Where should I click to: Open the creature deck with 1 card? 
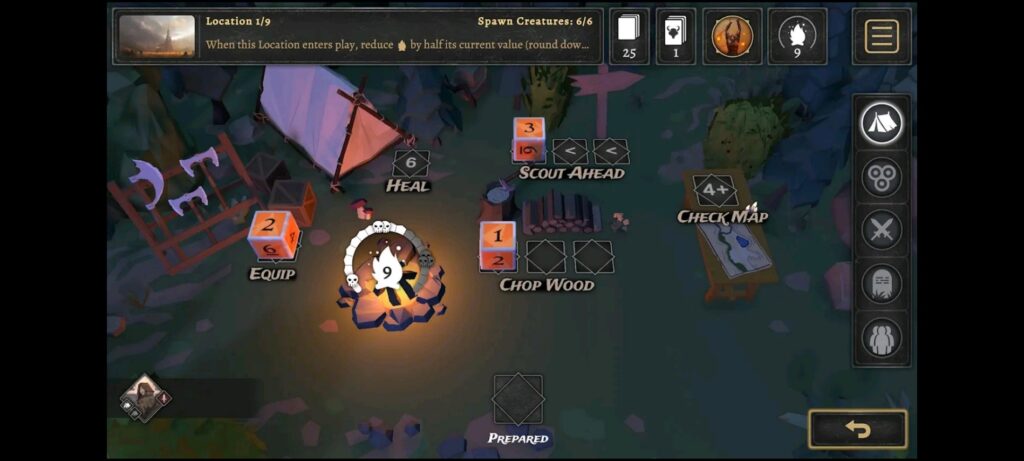tap(676, 36)
